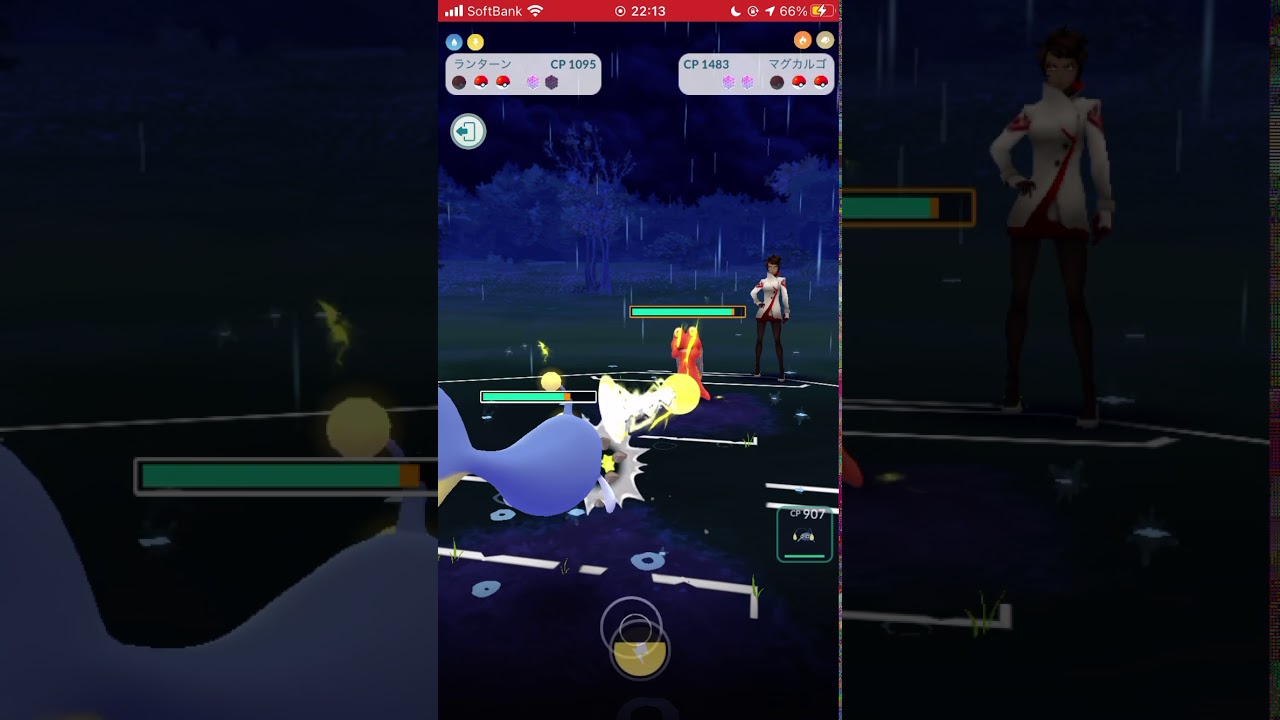
Task: Tap the shield charge crystal in Lanturn's panel
Action: 533,80
